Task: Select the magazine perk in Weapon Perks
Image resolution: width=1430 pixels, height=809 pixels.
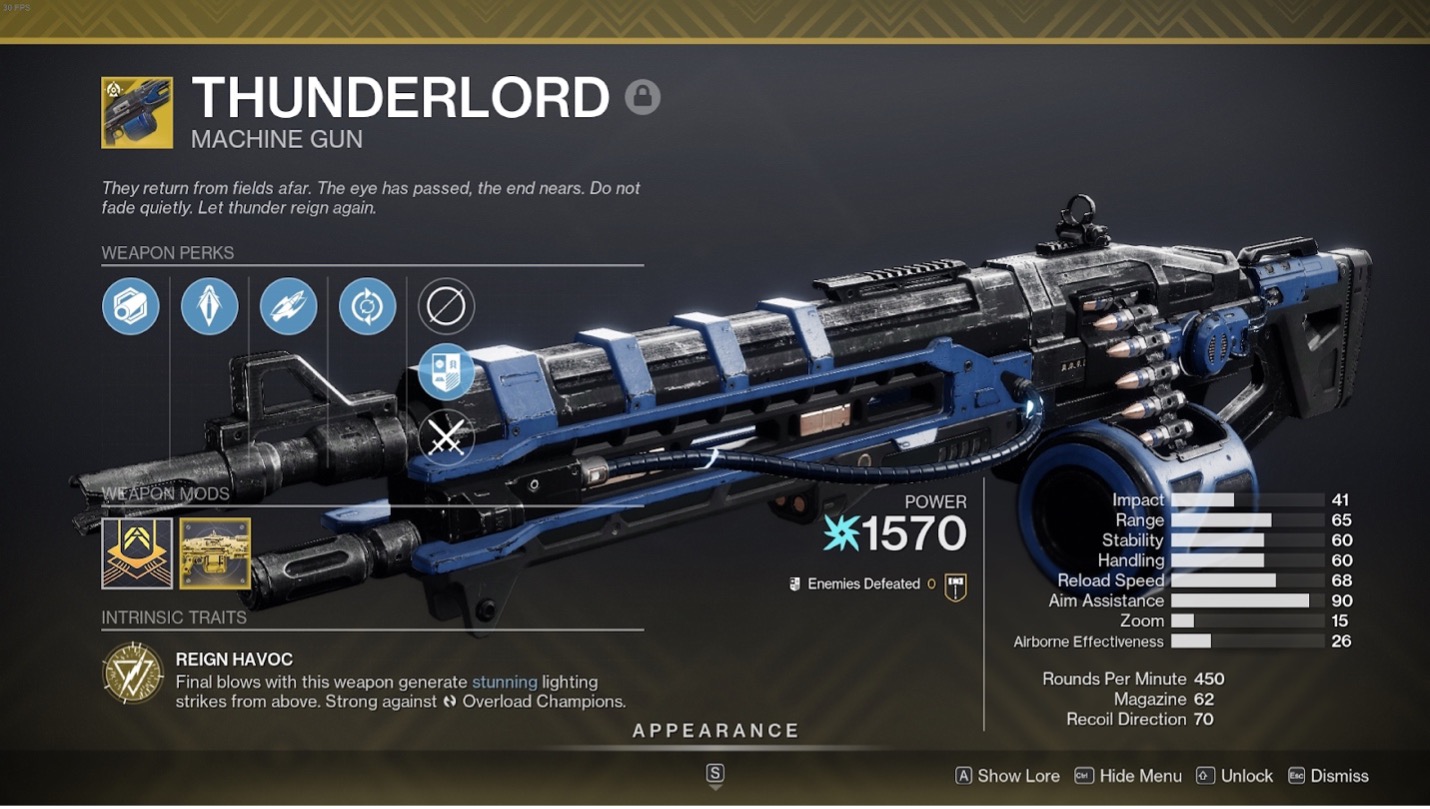Action: pyautogui.click(x=209, y=307)
